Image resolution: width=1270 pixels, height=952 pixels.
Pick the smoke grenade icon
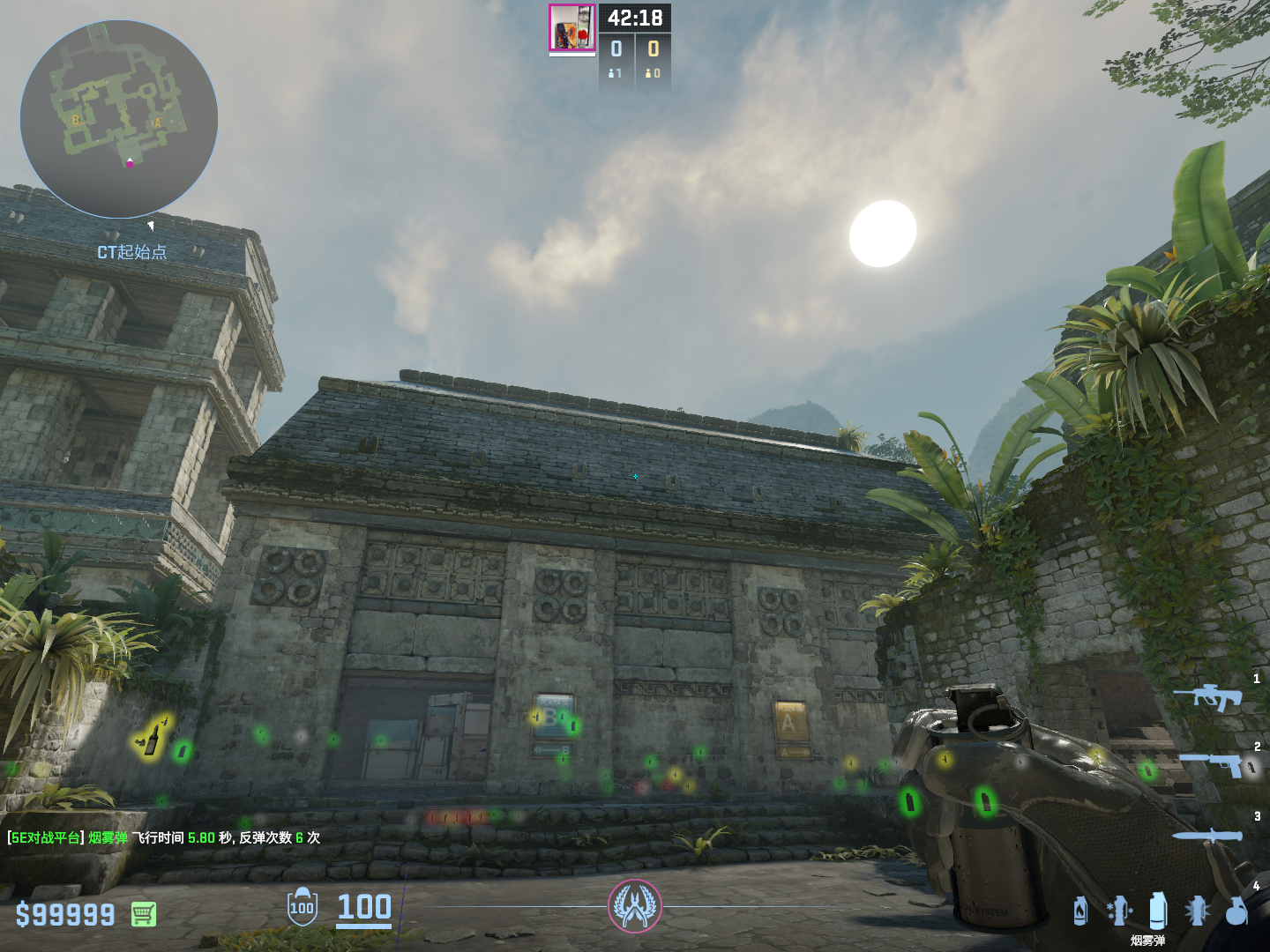[1158, 910]
